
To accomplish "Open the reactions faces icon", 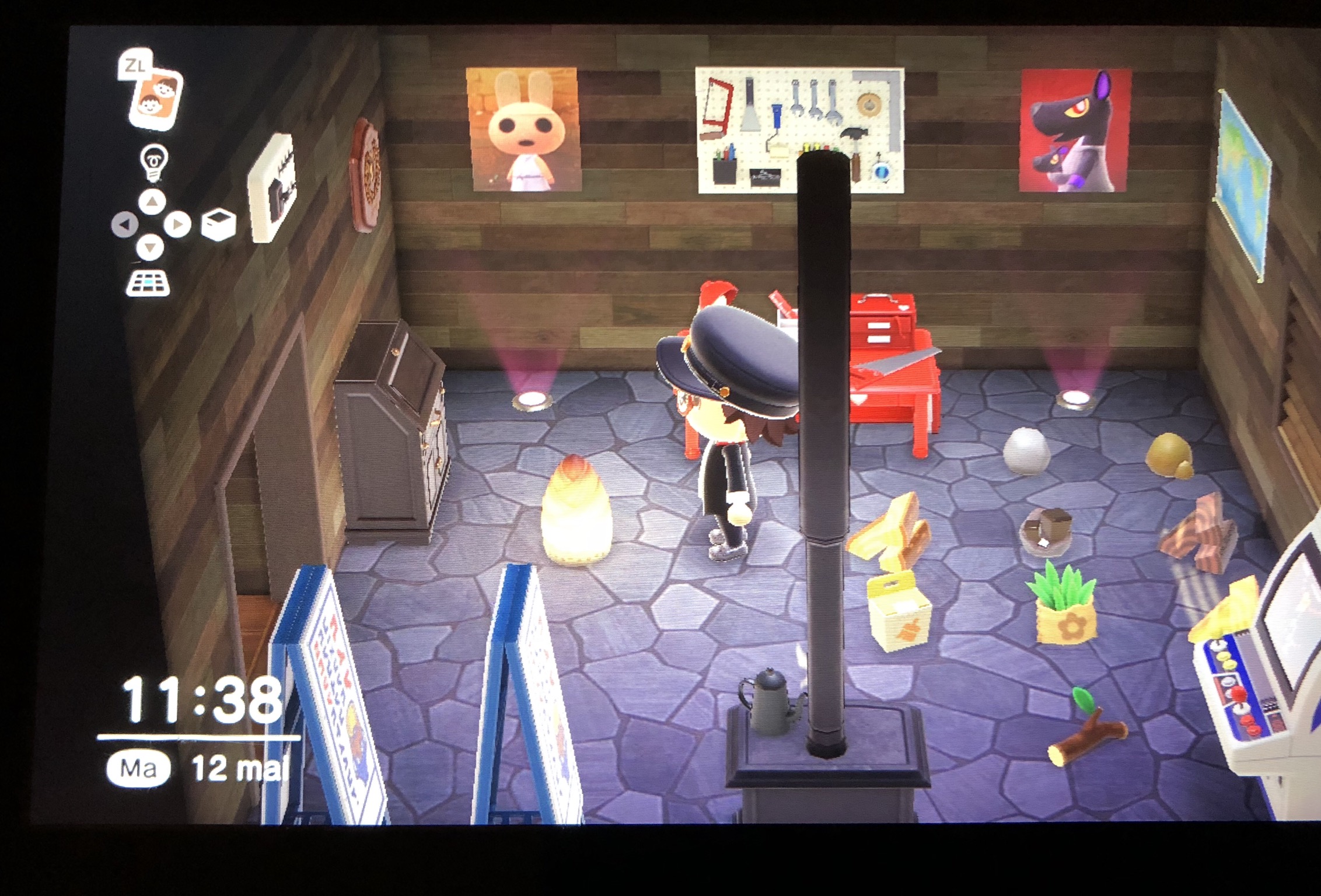I will [x=155, y=97].
